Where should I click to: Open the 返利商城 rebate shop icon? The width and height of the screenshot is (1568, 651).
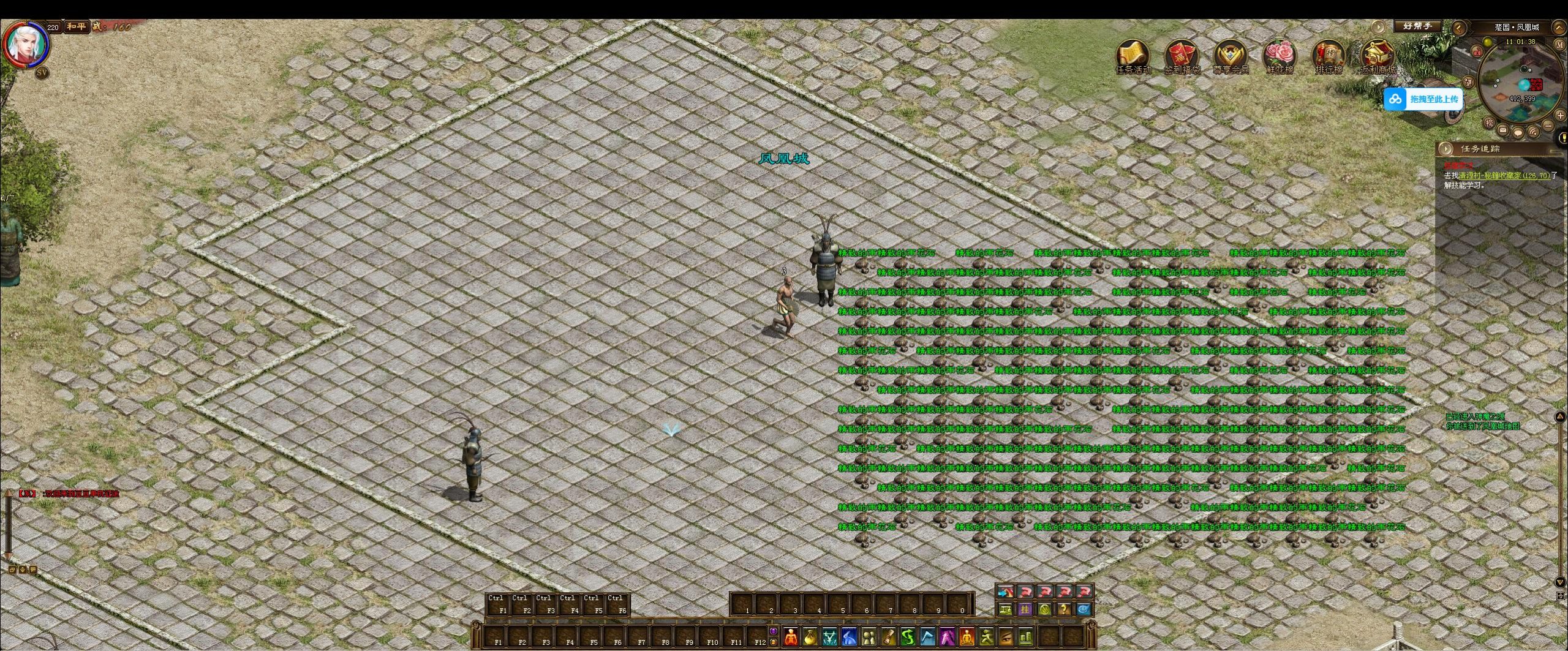point(1378,56)
